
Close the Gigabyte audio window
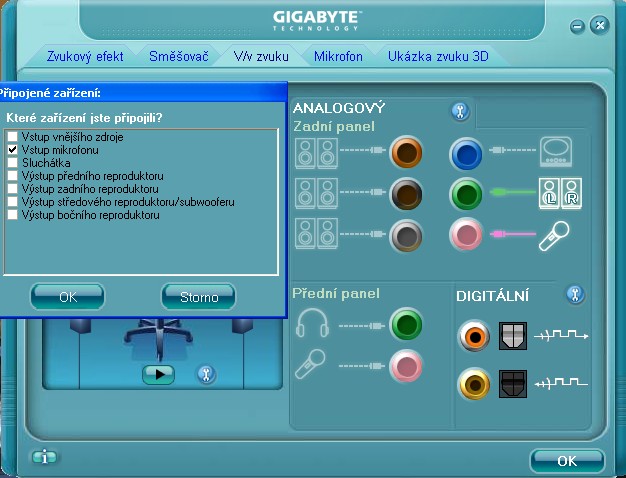coord(599,25)
